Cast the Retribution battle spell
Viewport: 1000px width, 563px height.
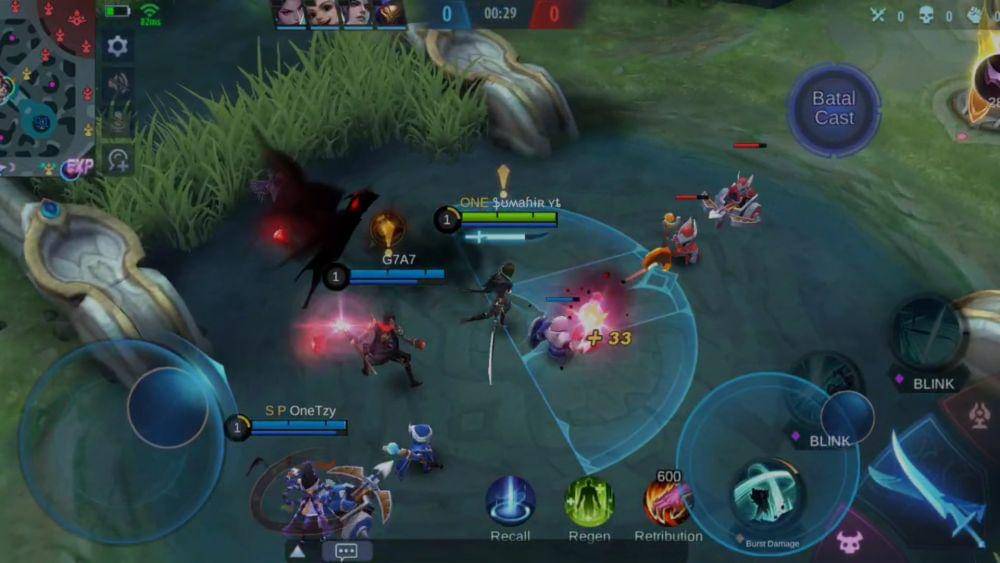[x=667, y=502]
